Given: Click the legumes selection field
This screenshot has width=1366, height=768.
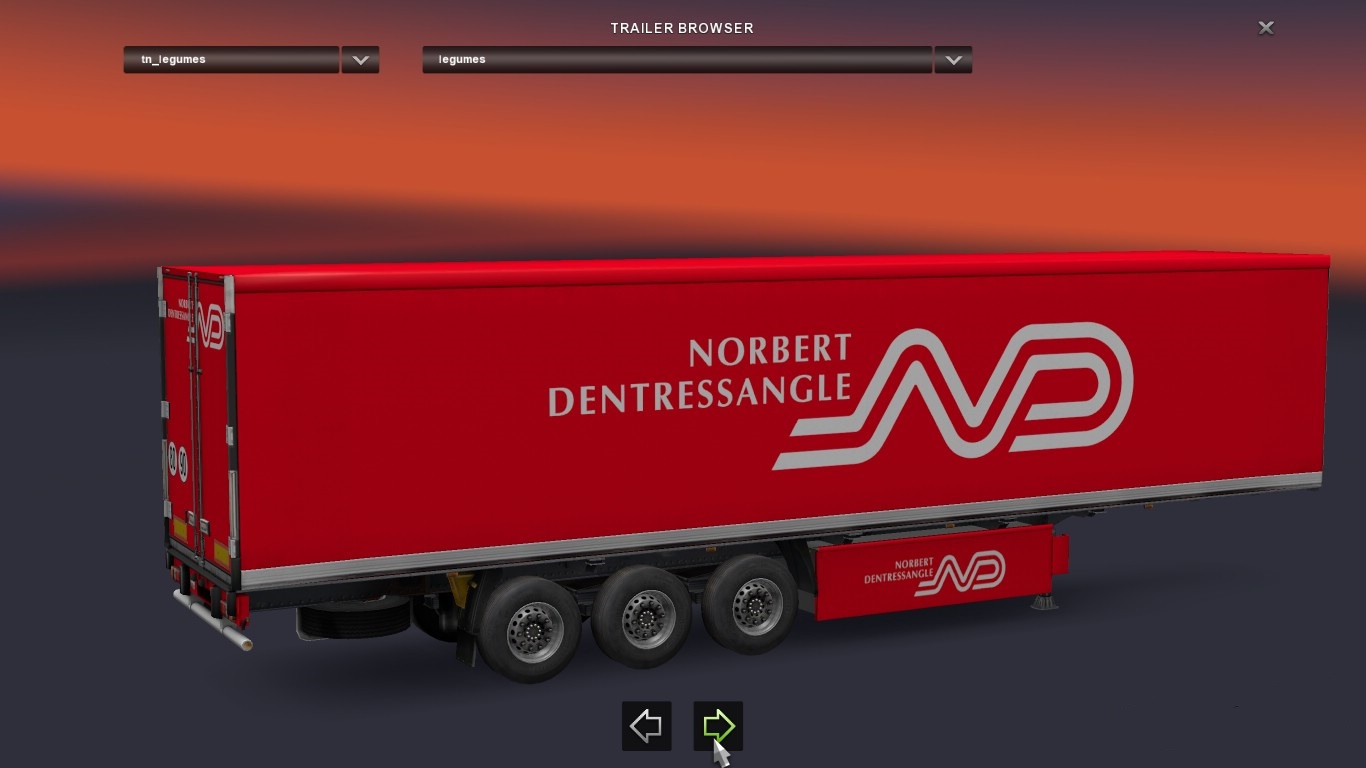Looking at the screenshot, I should coord(676,60).
